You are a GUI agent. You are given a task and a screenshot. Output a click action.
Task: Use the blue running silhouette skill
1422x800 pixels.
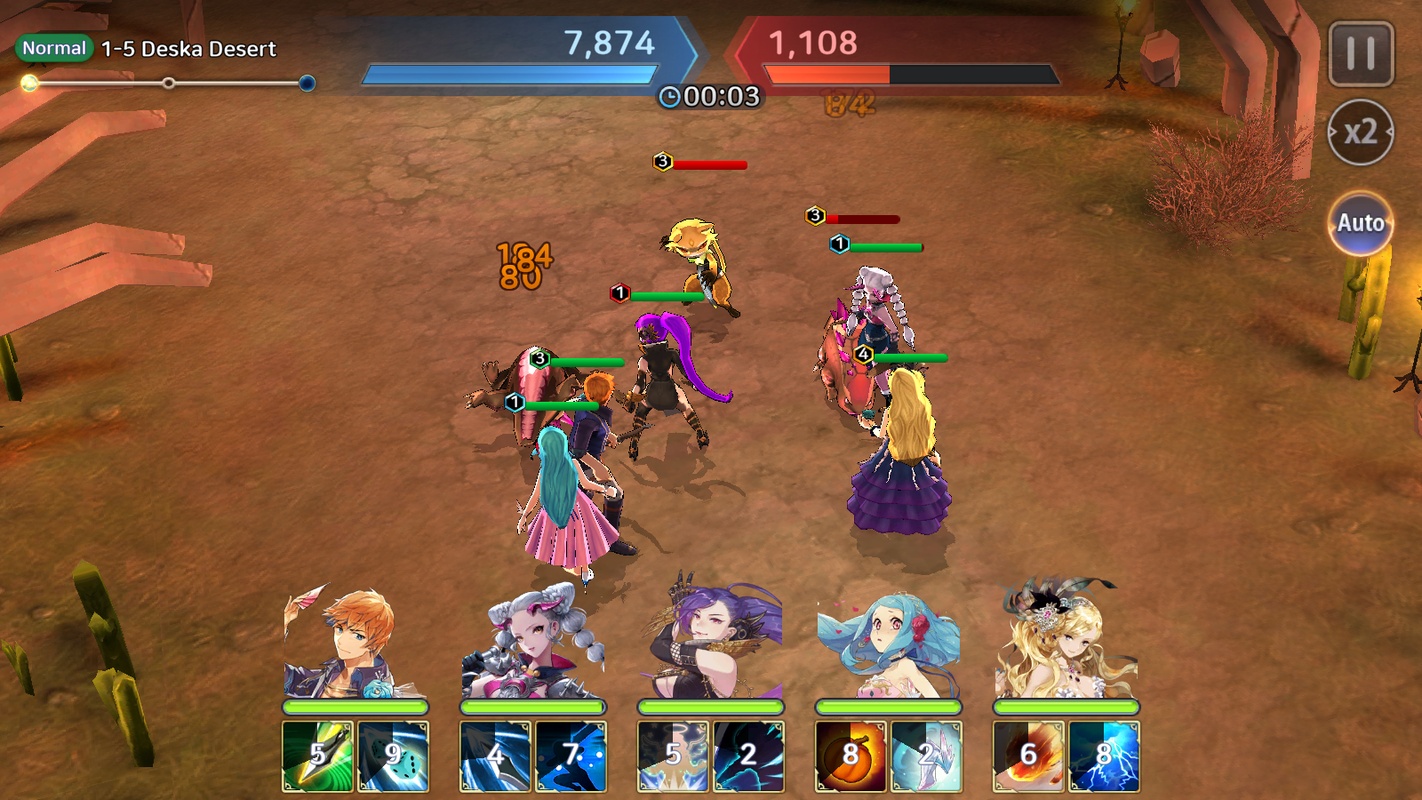tap(571, 755)
